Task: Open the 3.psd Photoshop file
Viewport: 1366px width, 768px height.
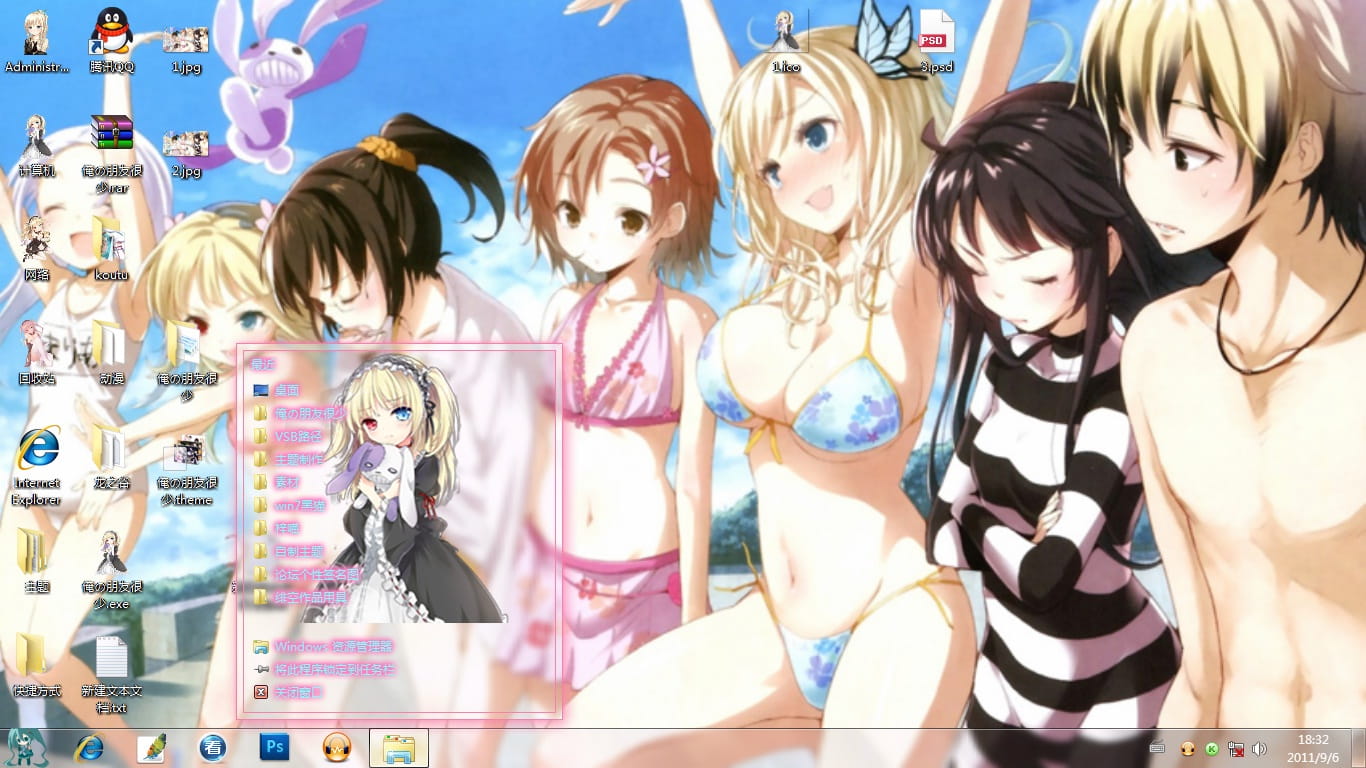Action: click(x=934, y=30)
